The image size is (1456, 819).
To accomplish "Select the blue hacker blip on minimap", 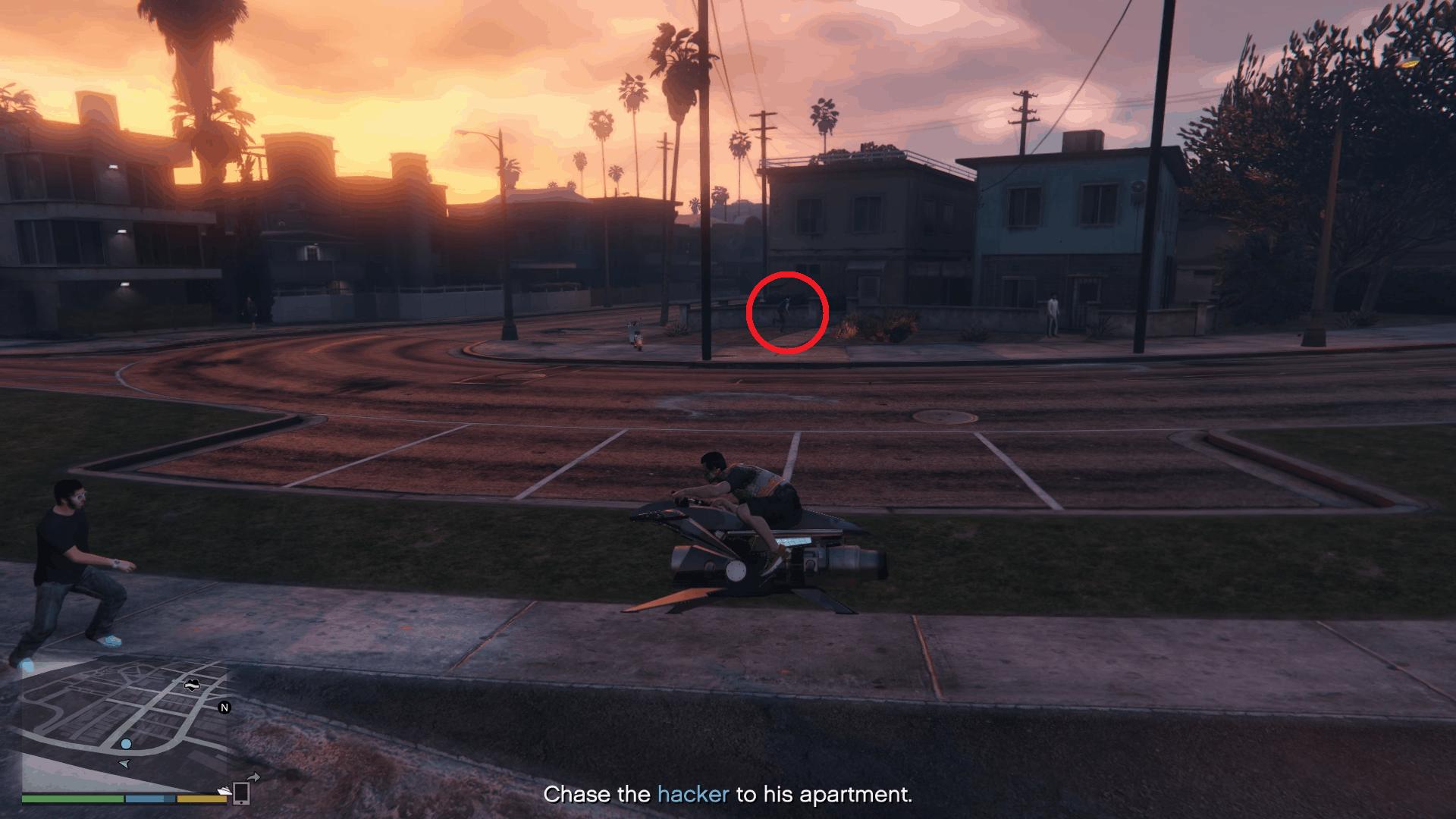I will [x=126, y=744].
